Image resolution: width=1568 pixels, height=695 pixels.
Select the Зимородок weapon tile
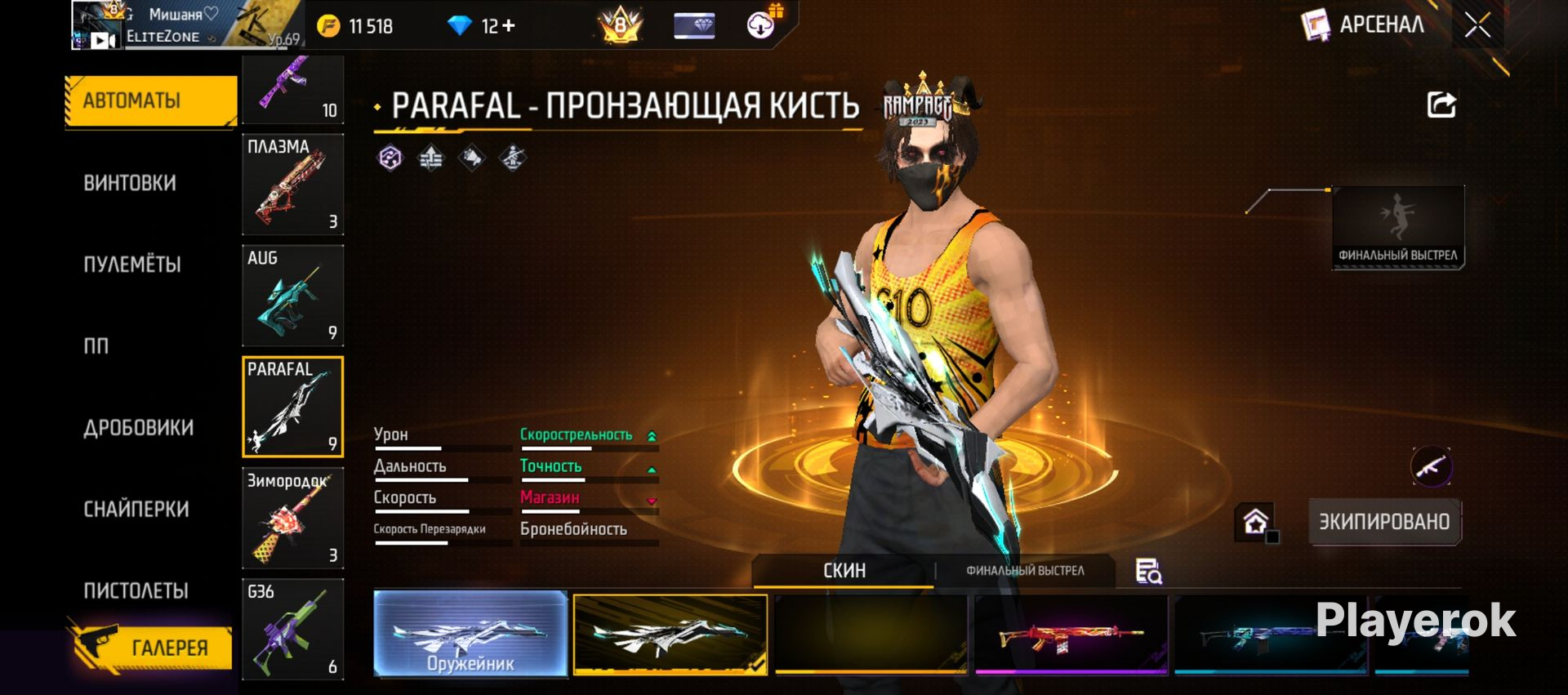coord(292,519)
